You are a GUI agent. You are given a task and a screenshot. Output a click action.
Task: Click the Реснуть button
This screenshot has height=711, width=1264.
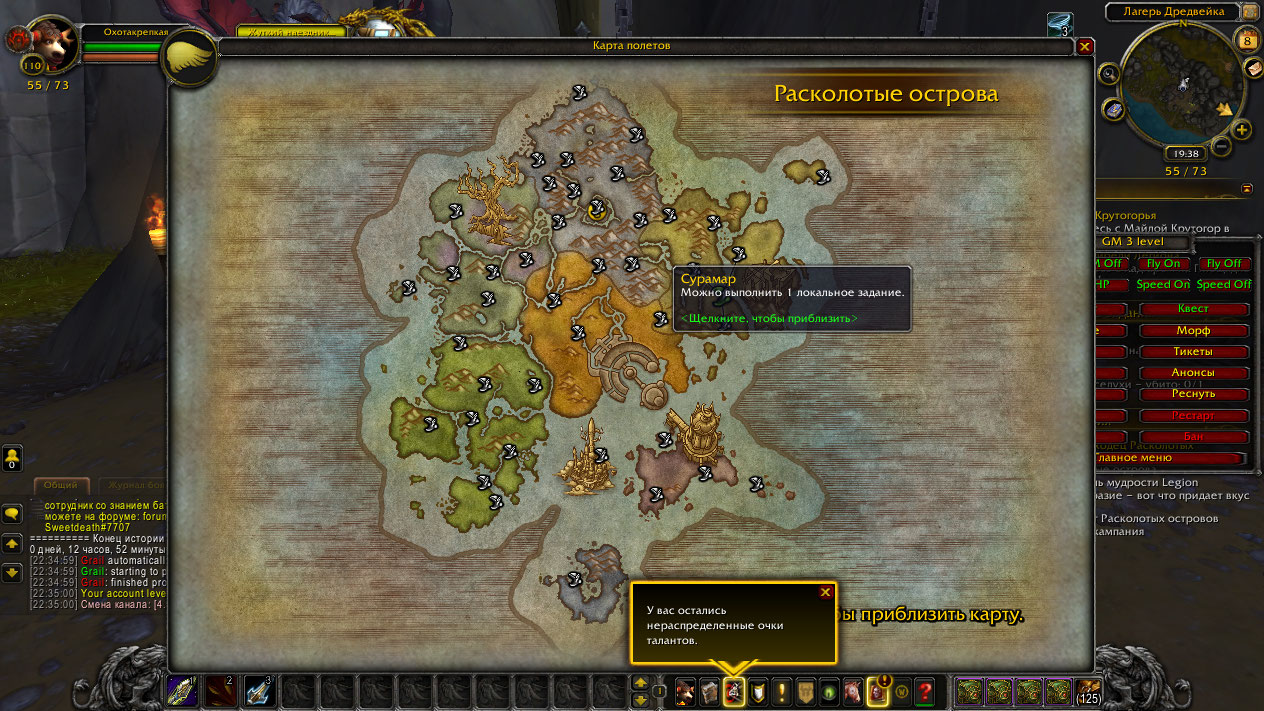point(1193,394)
